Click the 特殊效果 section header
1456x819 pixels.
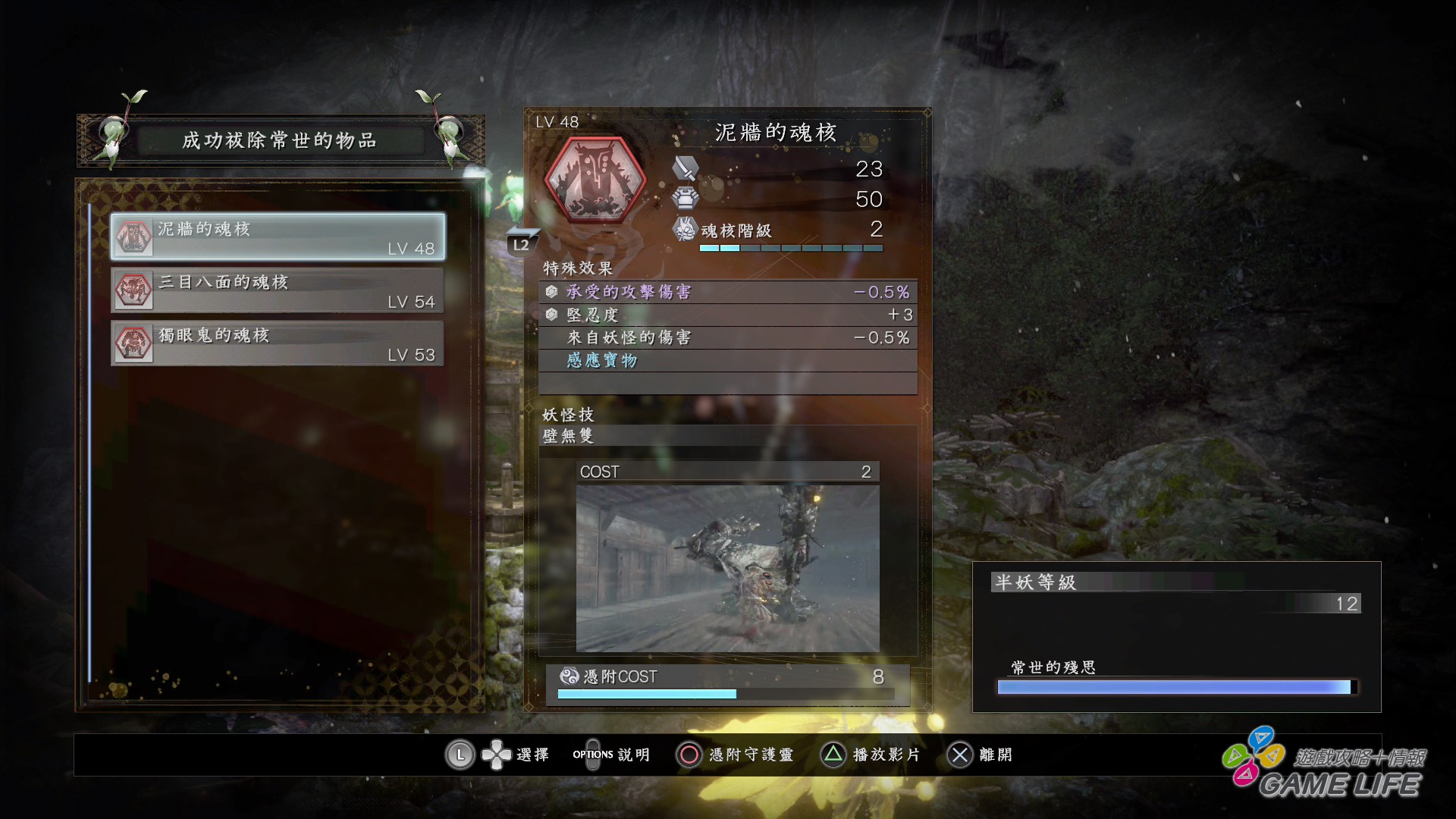click(576, 268)
